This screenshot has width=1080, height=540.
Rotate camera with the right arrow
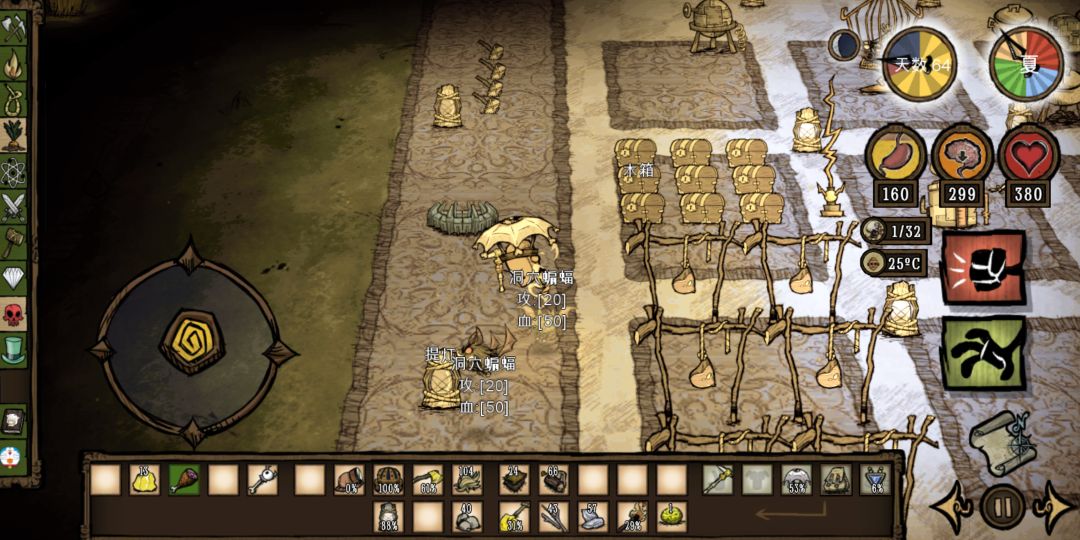tap(1053, 507)
